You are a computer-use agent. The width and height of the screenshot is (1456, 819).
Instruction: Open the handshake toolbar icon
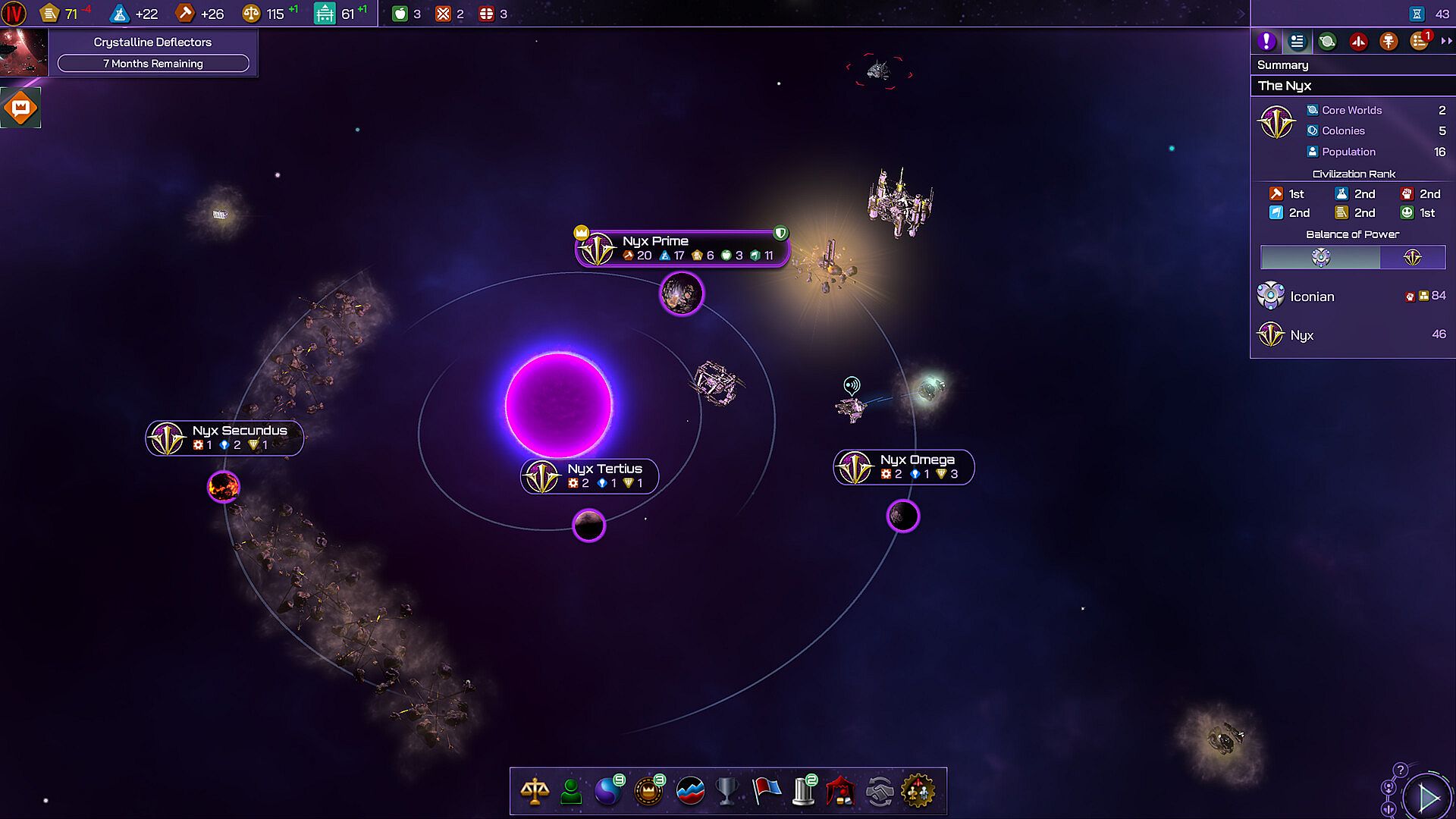[x=880, y=792]
